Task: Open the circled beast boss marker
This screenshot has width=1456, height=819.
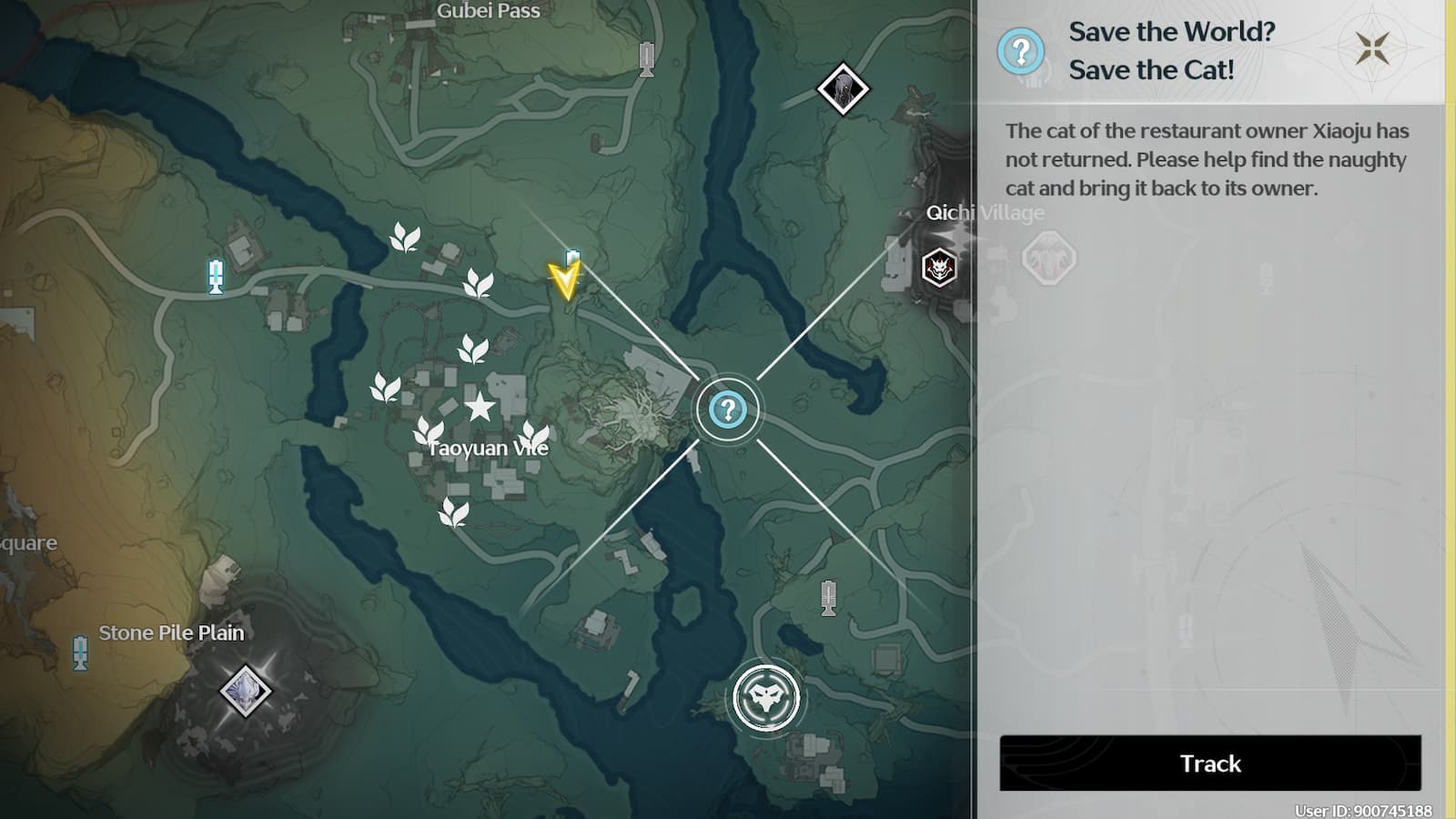Action: (766, 698)
